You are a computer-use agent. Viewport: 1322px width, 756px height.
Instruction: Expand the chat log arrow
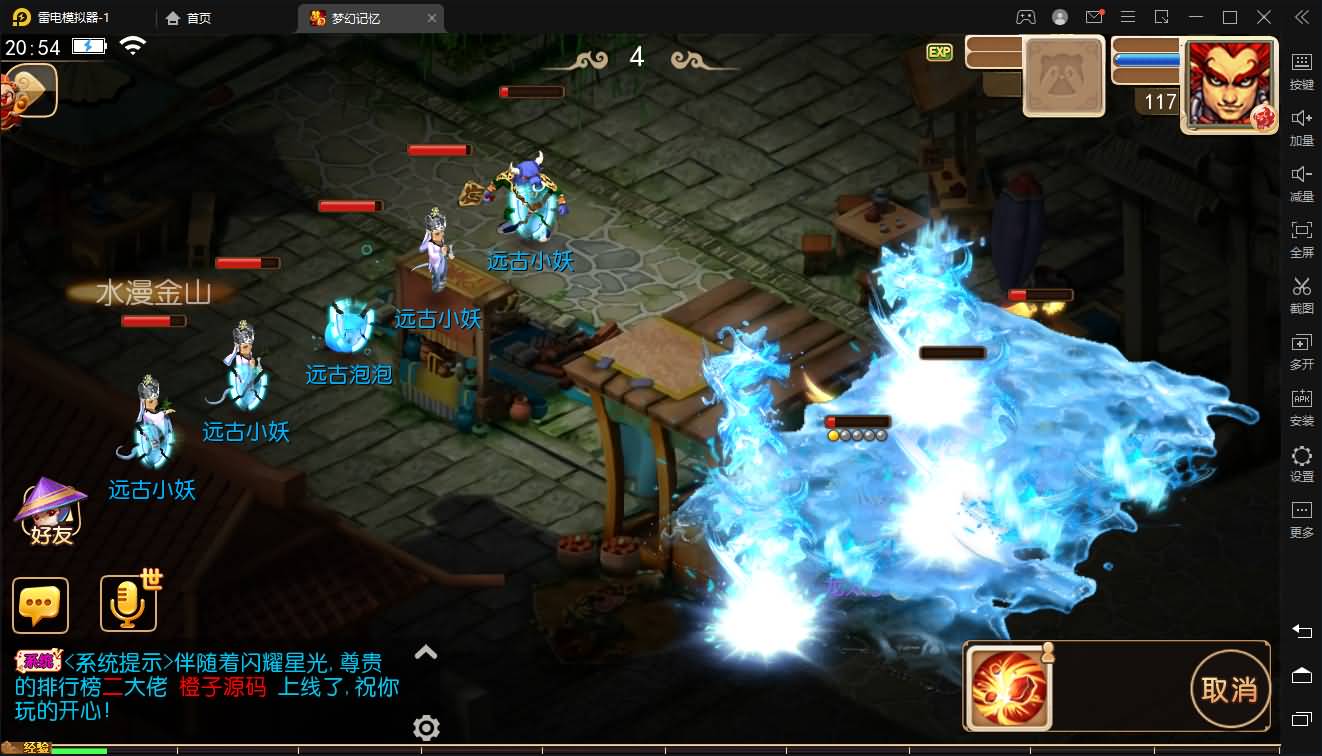click(x=426, y=653)
